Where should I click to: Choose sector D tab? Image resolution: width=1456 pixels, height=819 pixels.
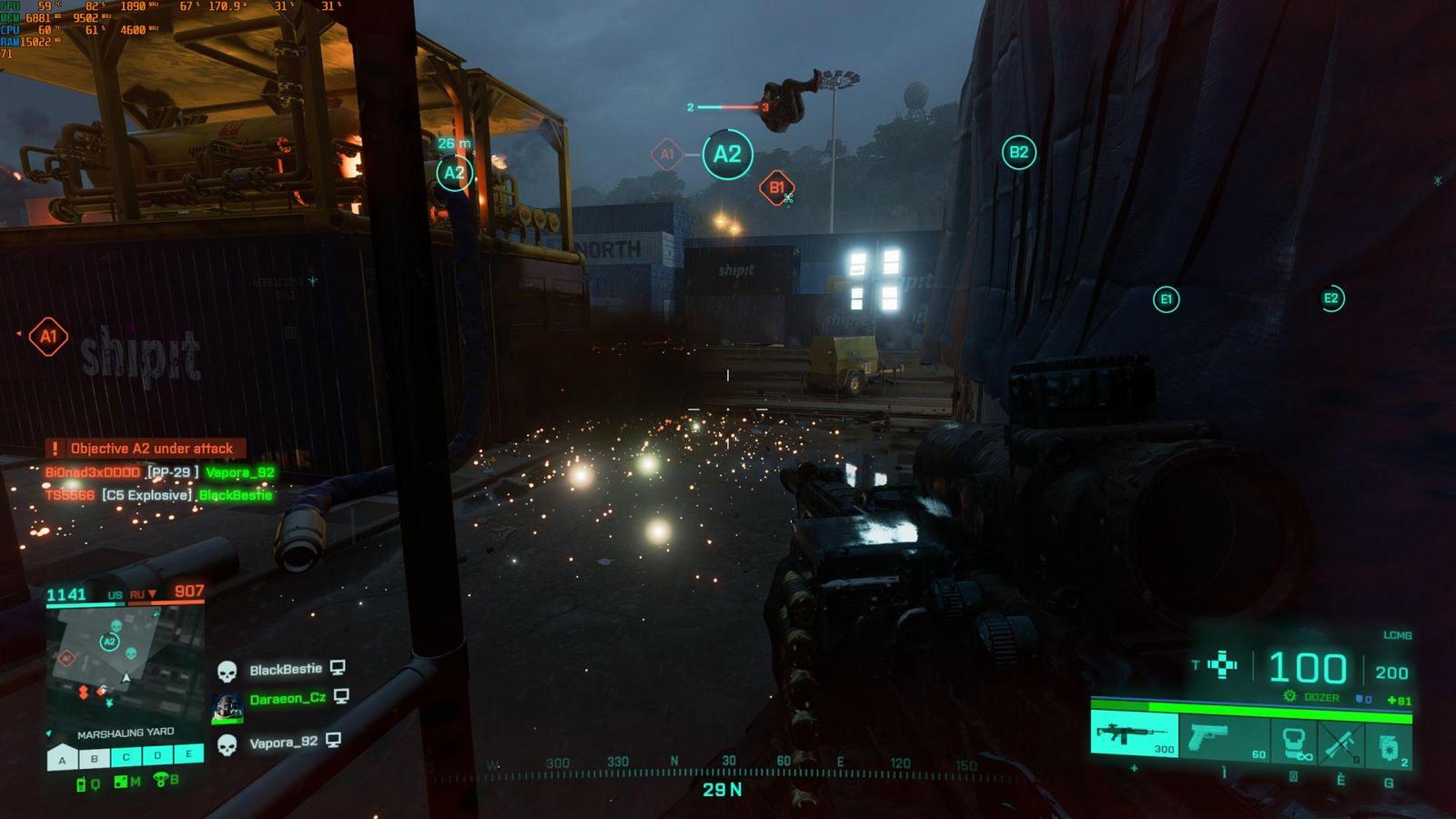point(157,755)
